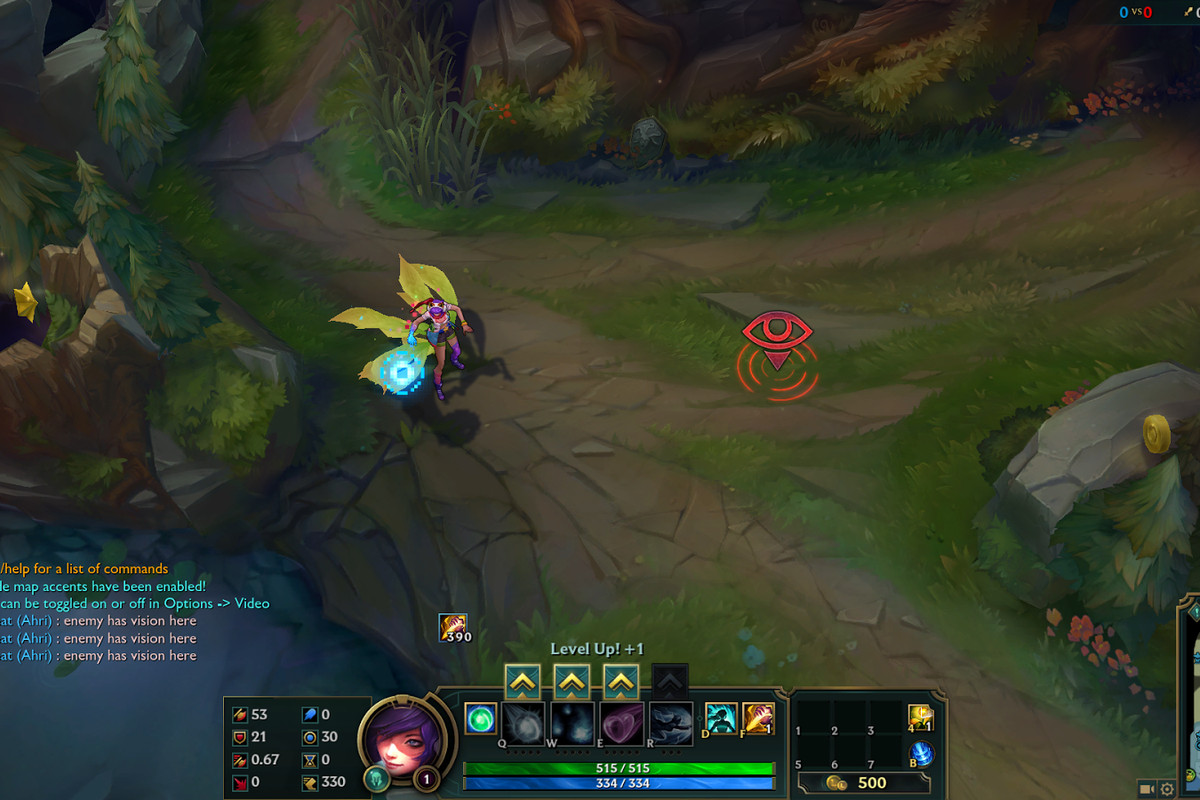This screenshot has height=800, width=1200.
Task: Click the W ability icon
Action: [x=571, y=722]
